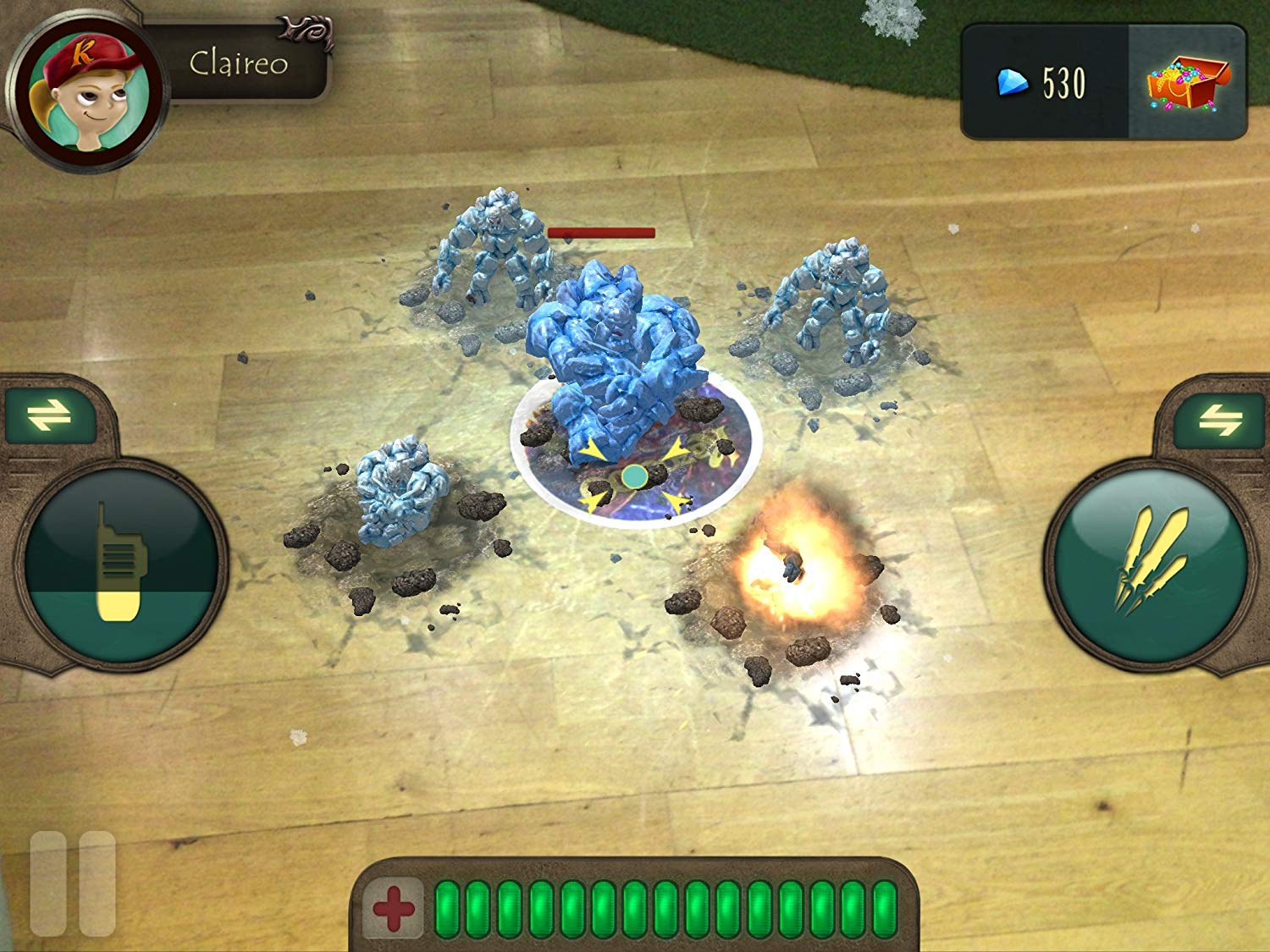The height and width of the screenshot is (952, 1270).
Task: Tap the 530 gem counter
Action: (1061, 82)
